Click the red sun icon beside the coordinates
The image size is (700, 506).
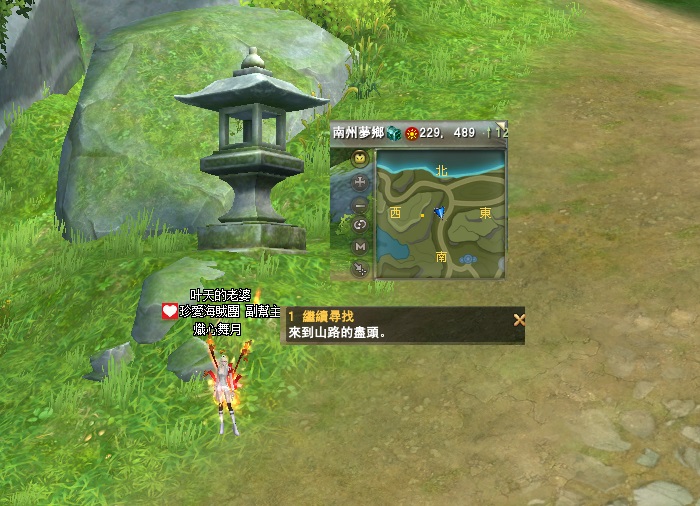pos(410,133)
